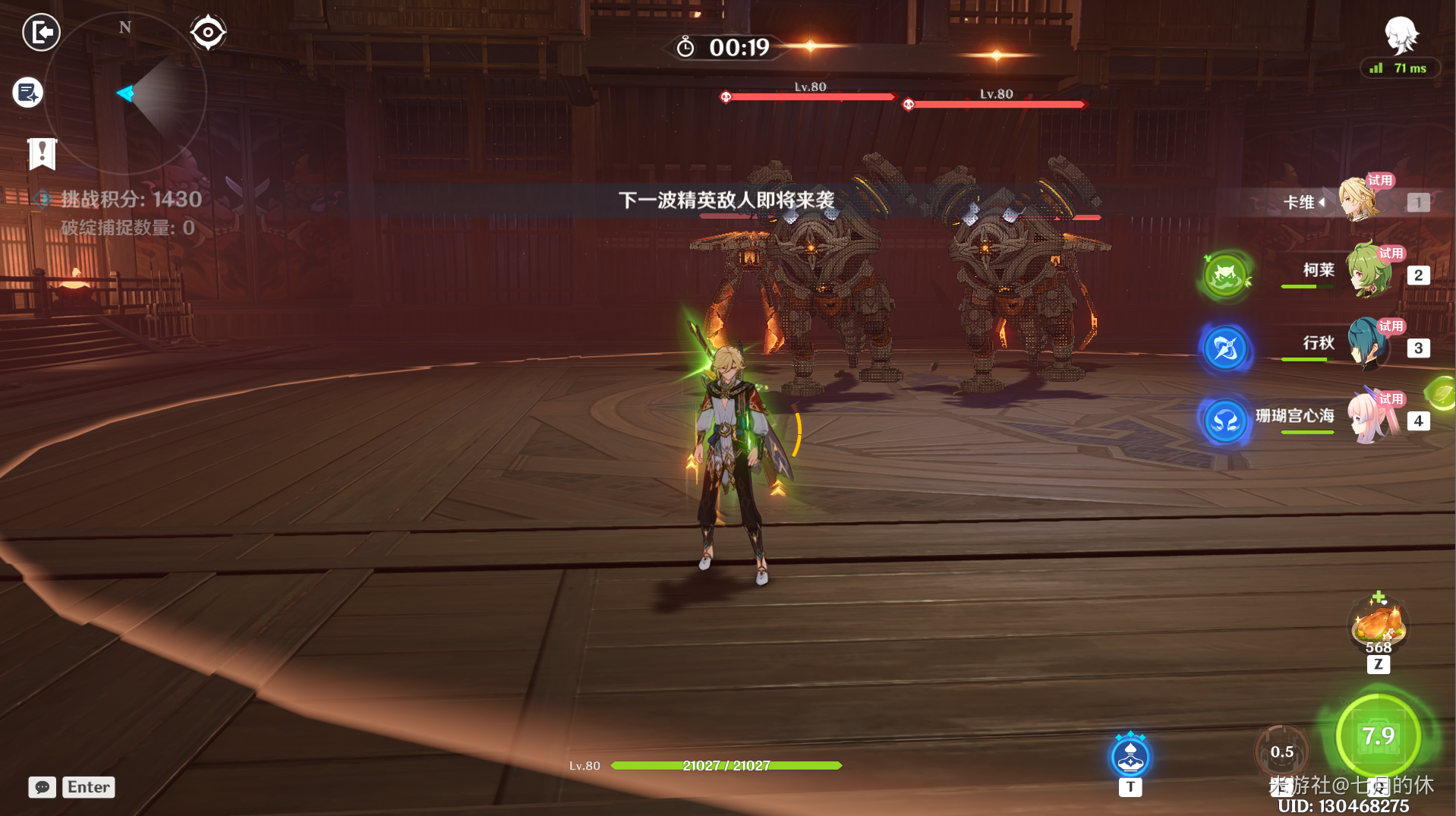Image resolution: width=1456 pixels, height=816 pixels.
Task: Select party member 卡维
Action: coord(1358,201)
